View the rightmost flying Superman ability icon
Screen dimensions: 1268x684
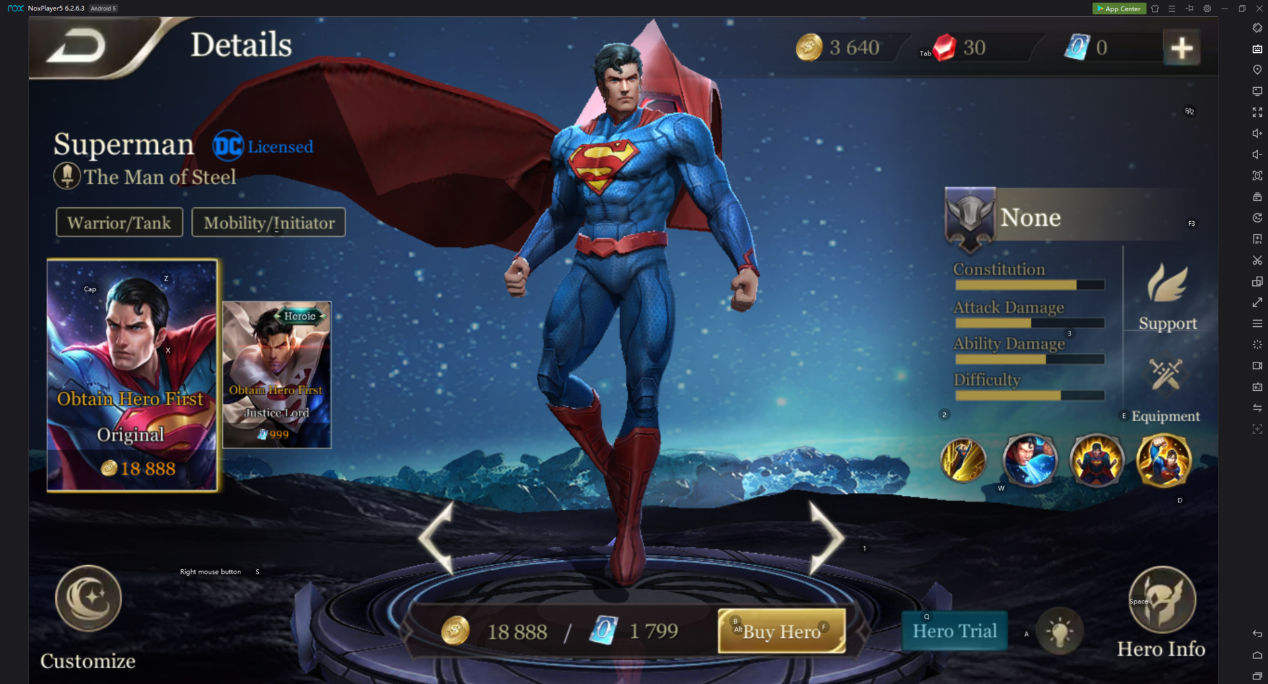1164,460
